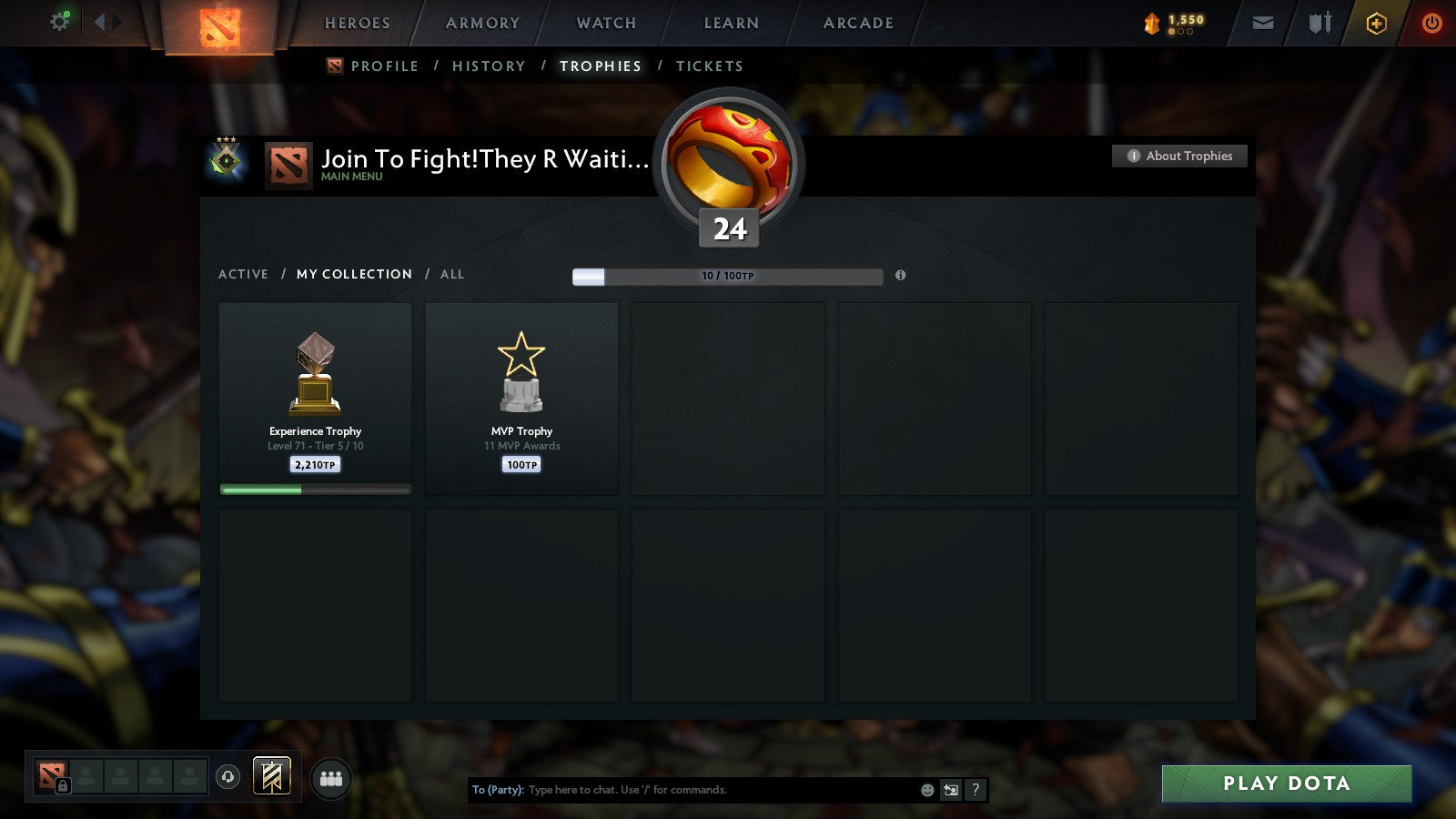Screen dimensions: 1456x819
Task: Open the mail notifications icon
Action: 1263,23
